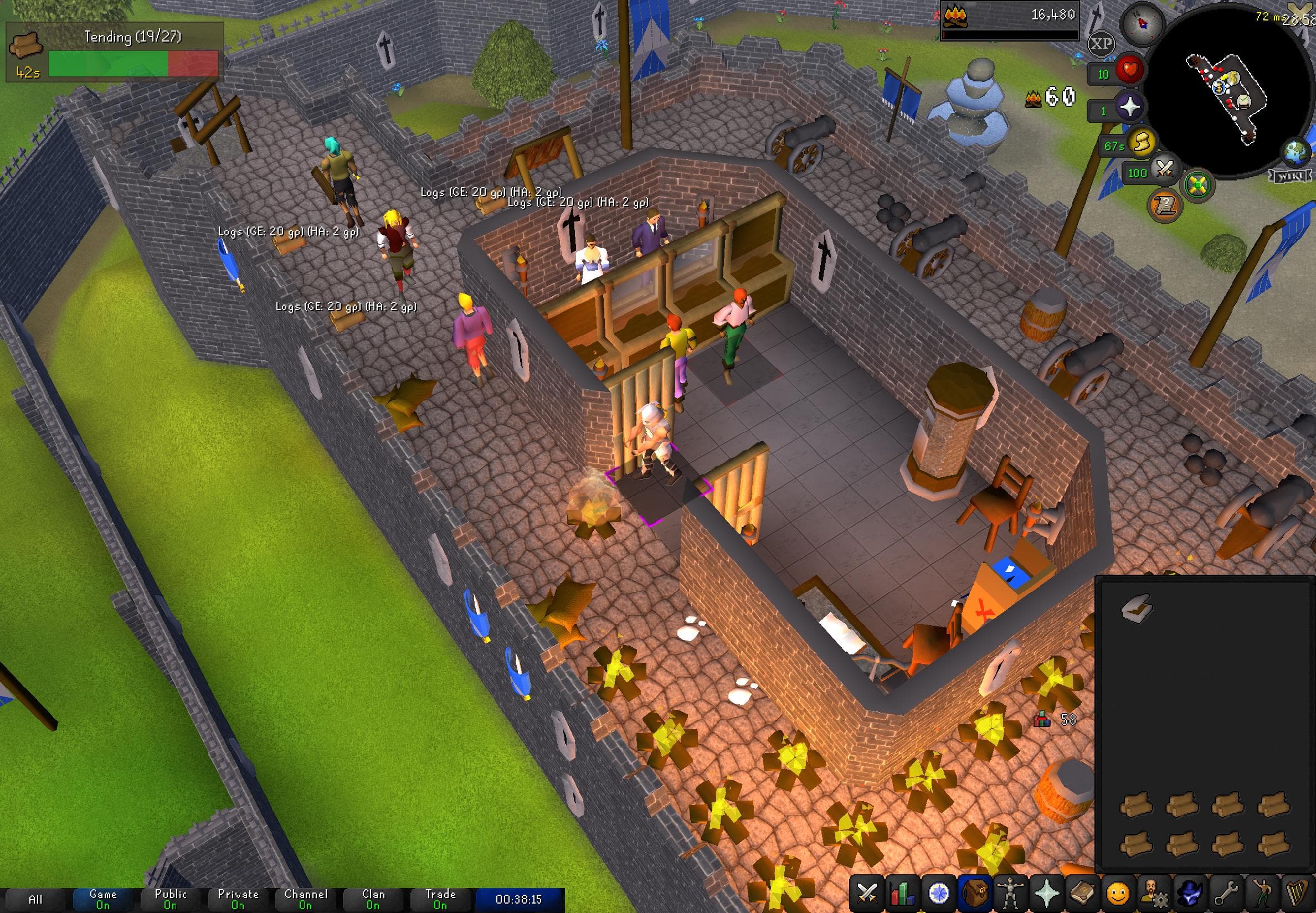Open the World Map globe
Viewport: 1316px width, 913px height.
coord(1297,152)
